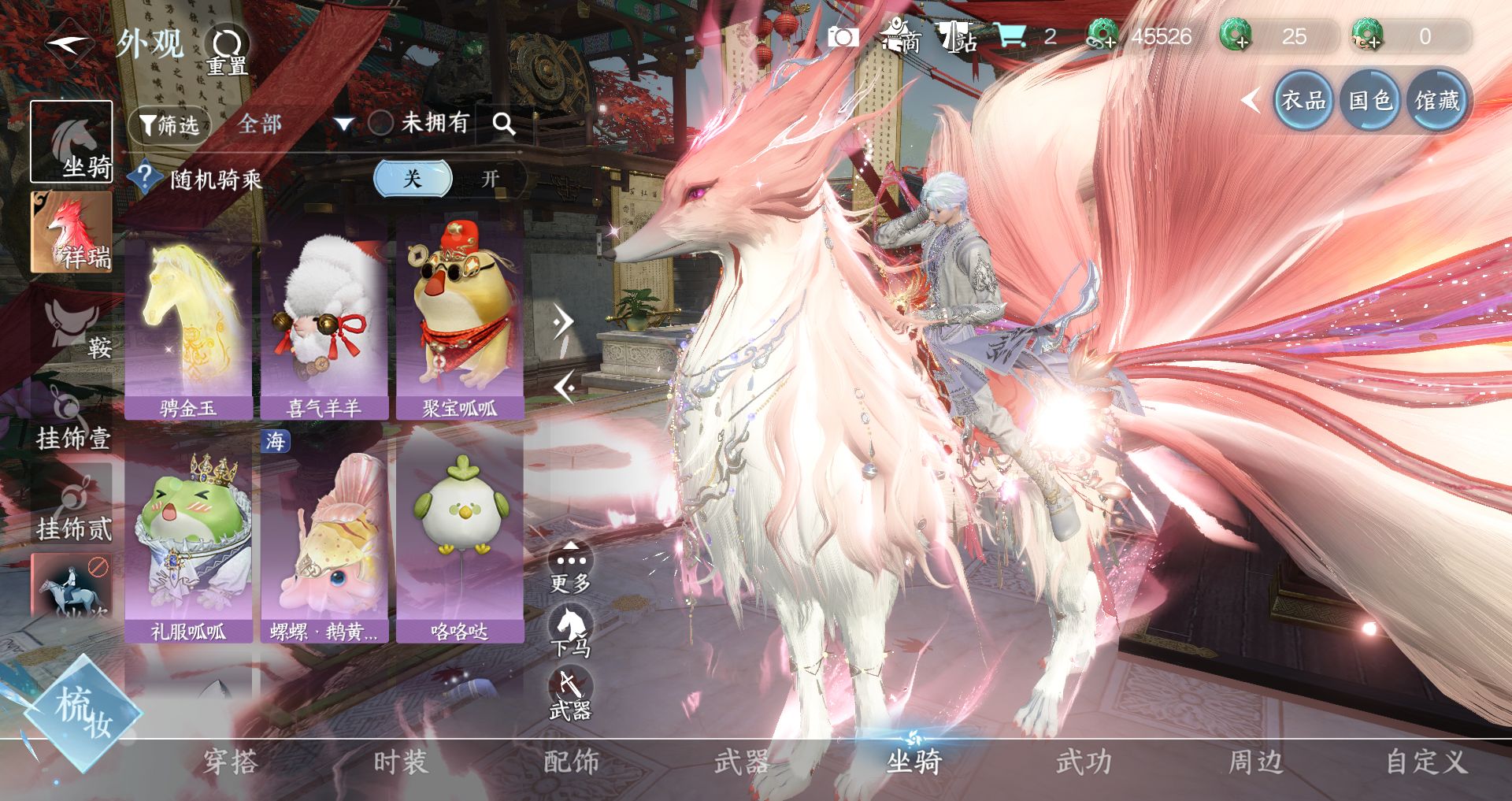This screenshot has height=801, width=1512.
Task: Turn random riding switch to 开
Action: click(x=490, y=179)
